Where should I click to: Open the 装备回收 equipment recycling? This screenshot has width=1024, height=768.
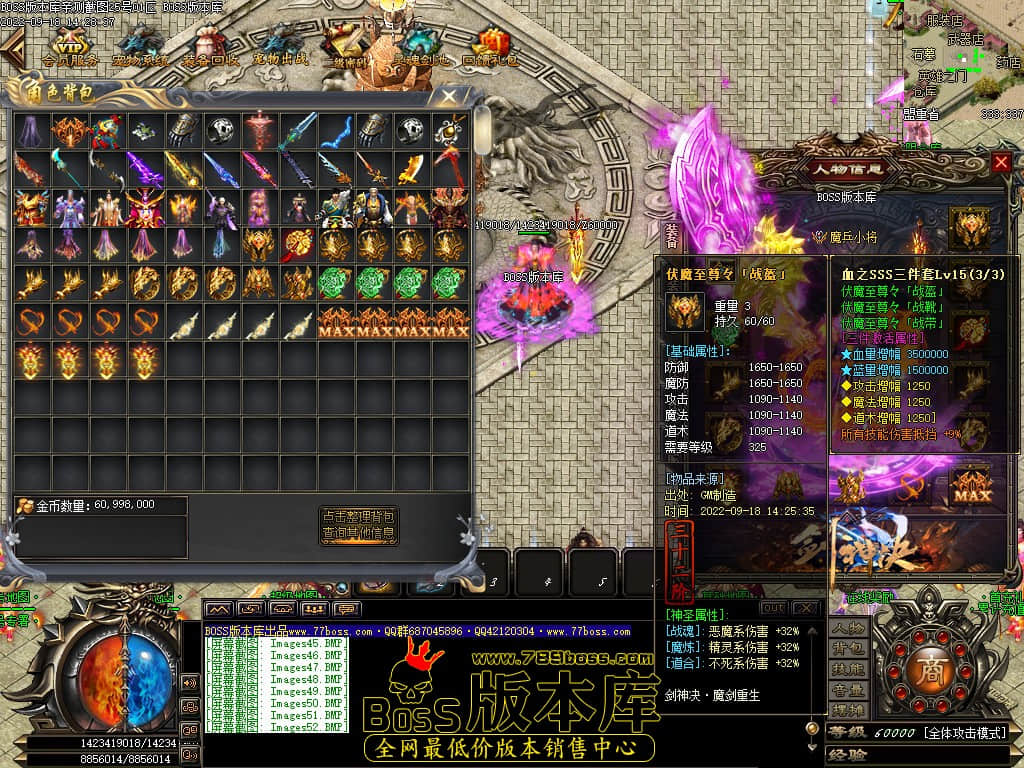pyautogui.click(x=210, y=48)
